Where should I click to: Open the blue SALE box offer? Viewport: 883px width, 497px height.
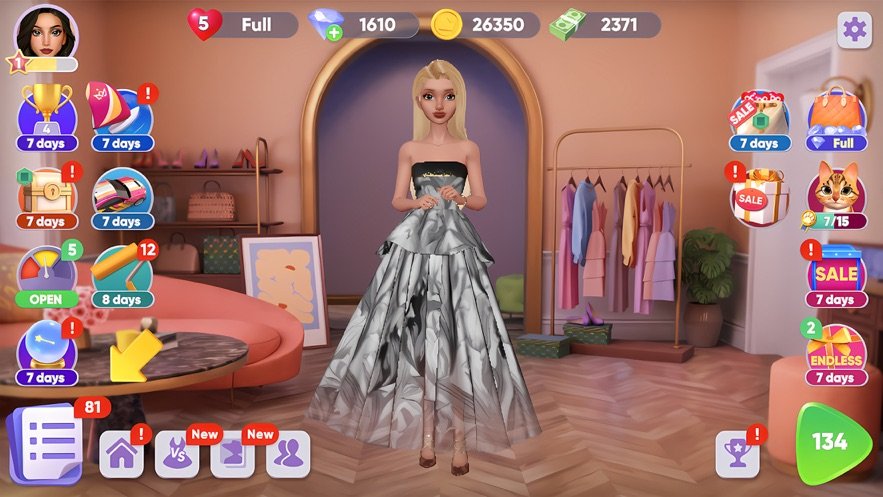tap(836, 272)
